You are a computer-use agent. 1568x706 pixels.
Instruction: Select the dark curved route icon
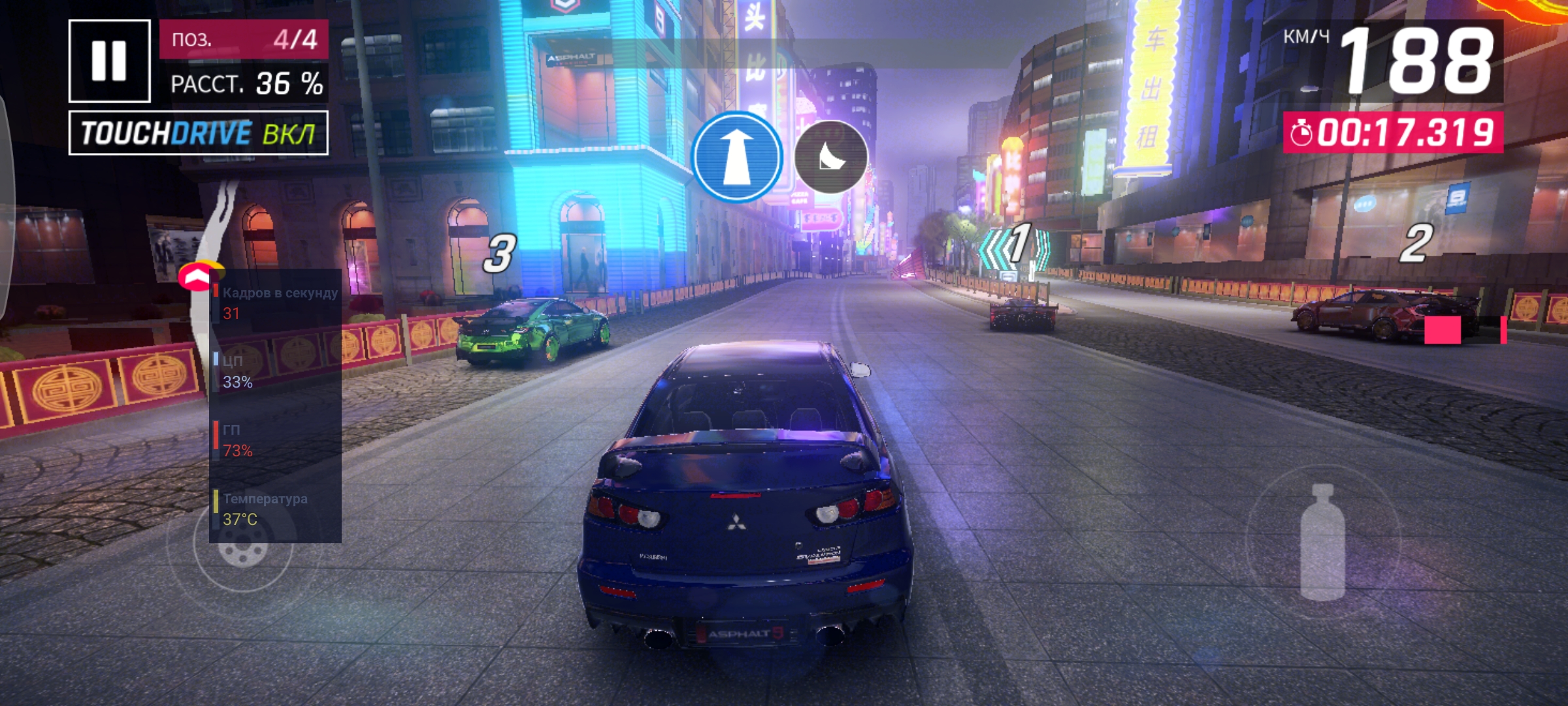[830, 157]
